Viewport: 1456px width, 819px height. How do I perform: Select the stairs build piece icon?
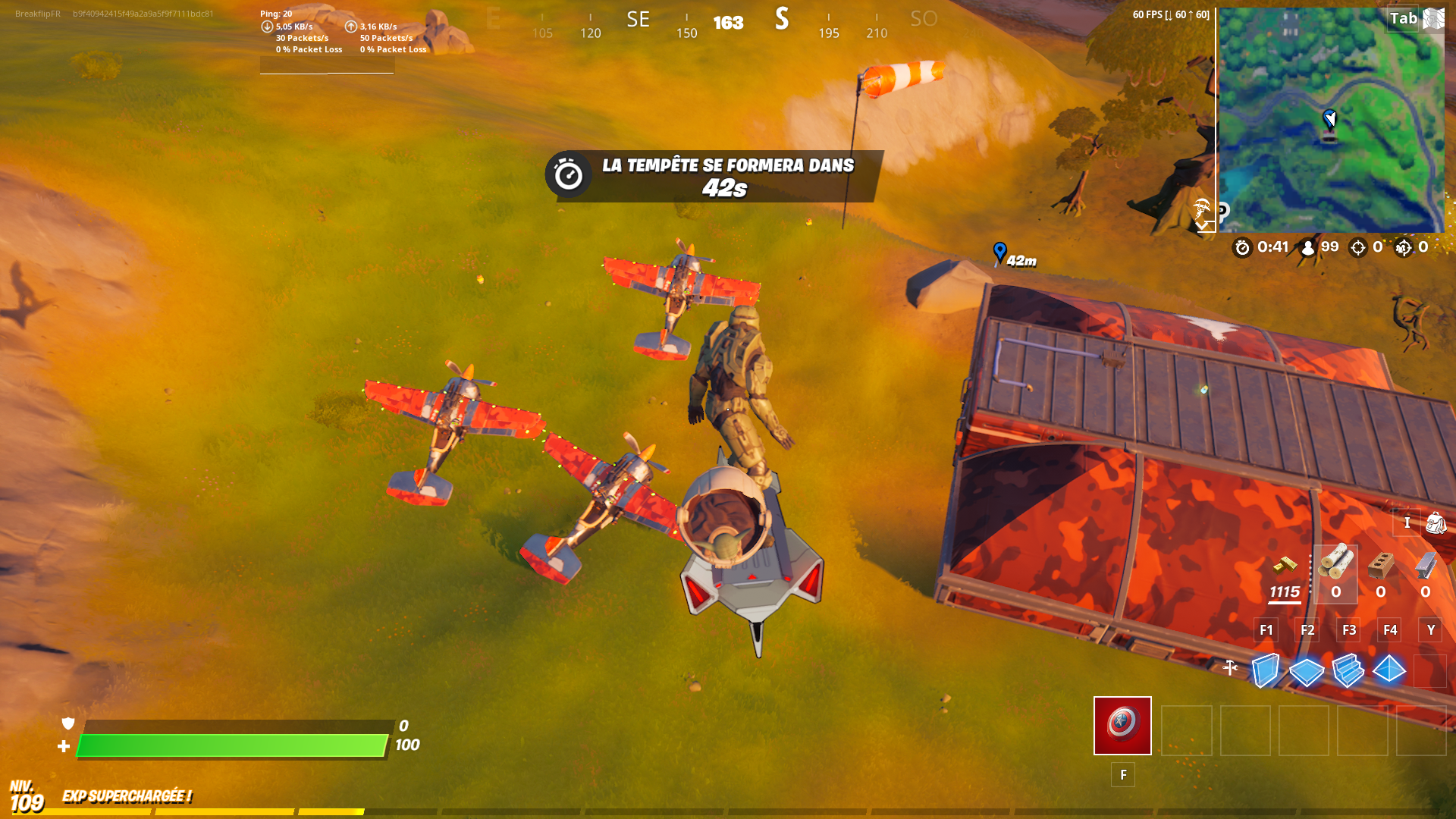click(x=1348, y=671)
